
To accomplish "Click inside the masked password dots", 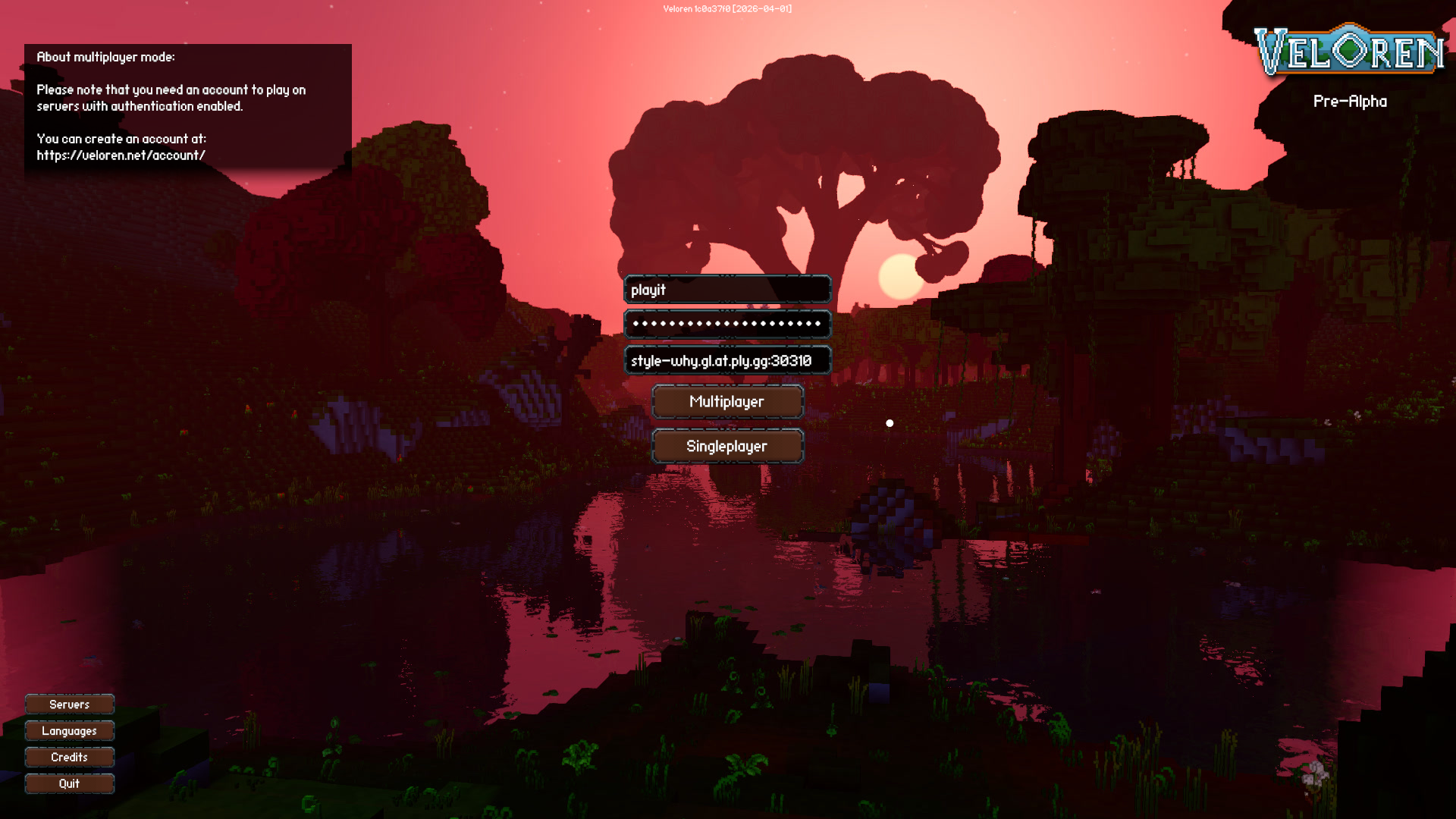I will (726, 324).
